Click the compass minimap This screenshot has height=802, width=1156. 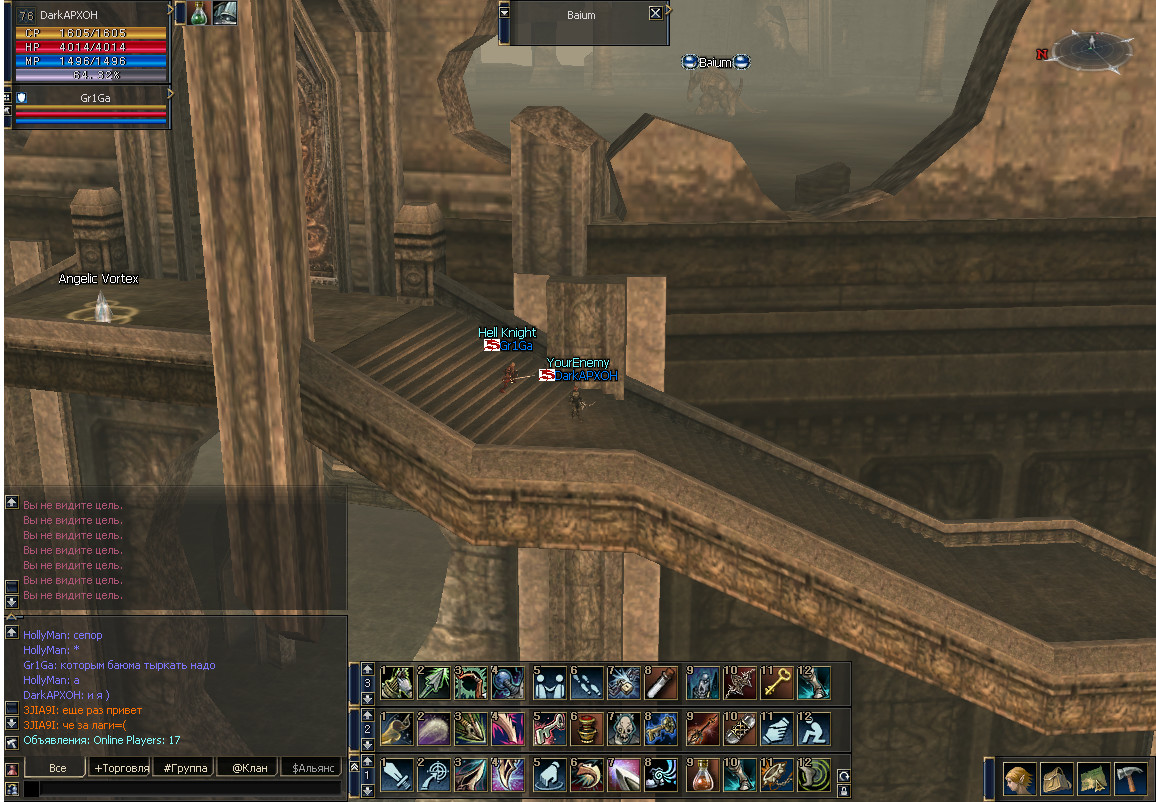[1092, 48]
